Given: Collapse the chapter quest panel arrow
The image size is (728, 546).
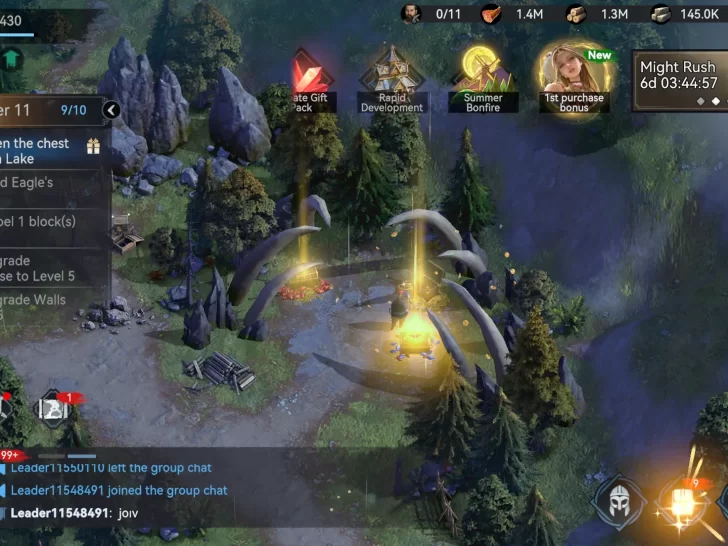Looking at the screenshot, I should click(111, 110).
